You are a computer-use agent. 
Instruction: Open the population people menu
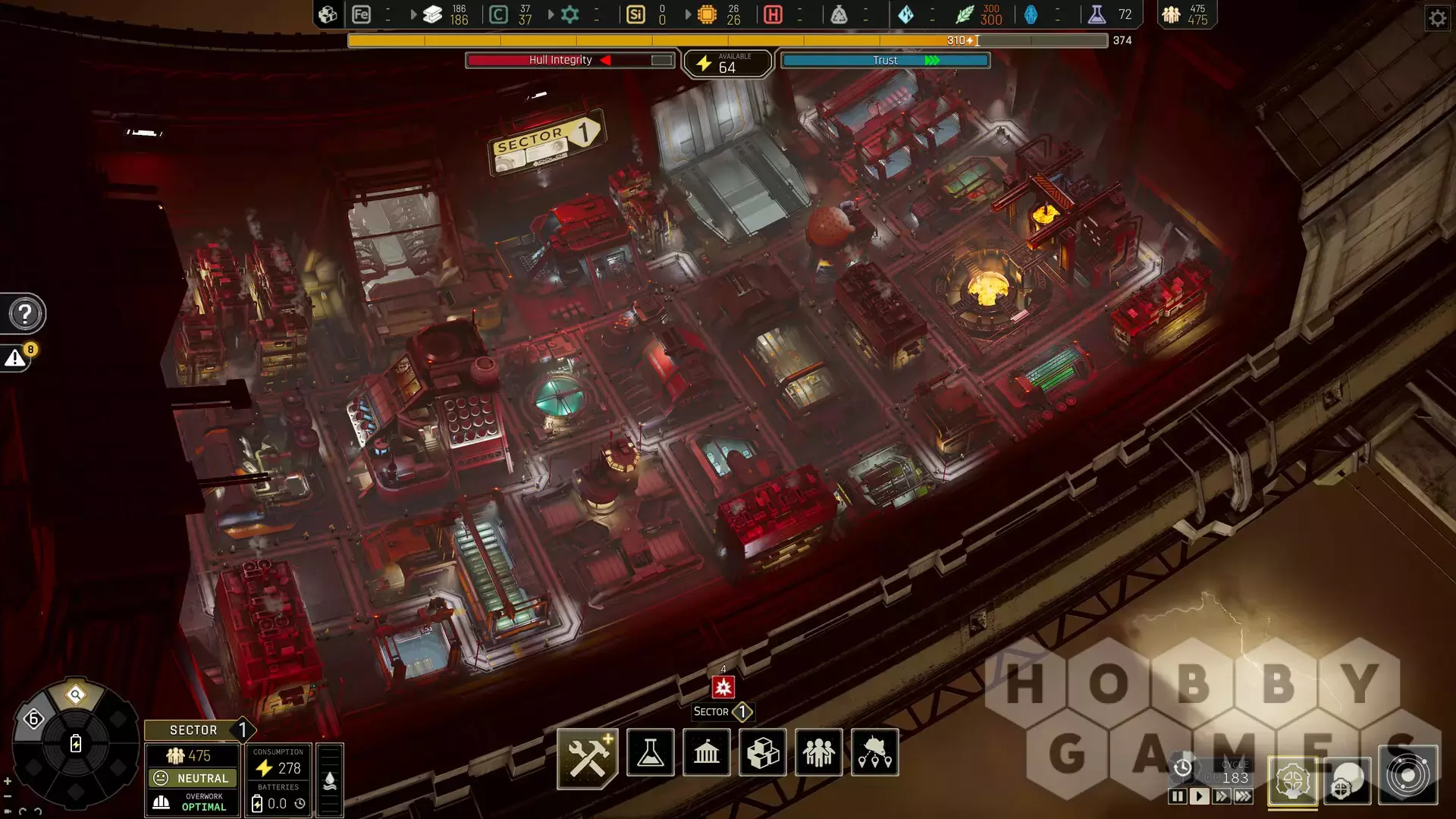pos(819,753)
